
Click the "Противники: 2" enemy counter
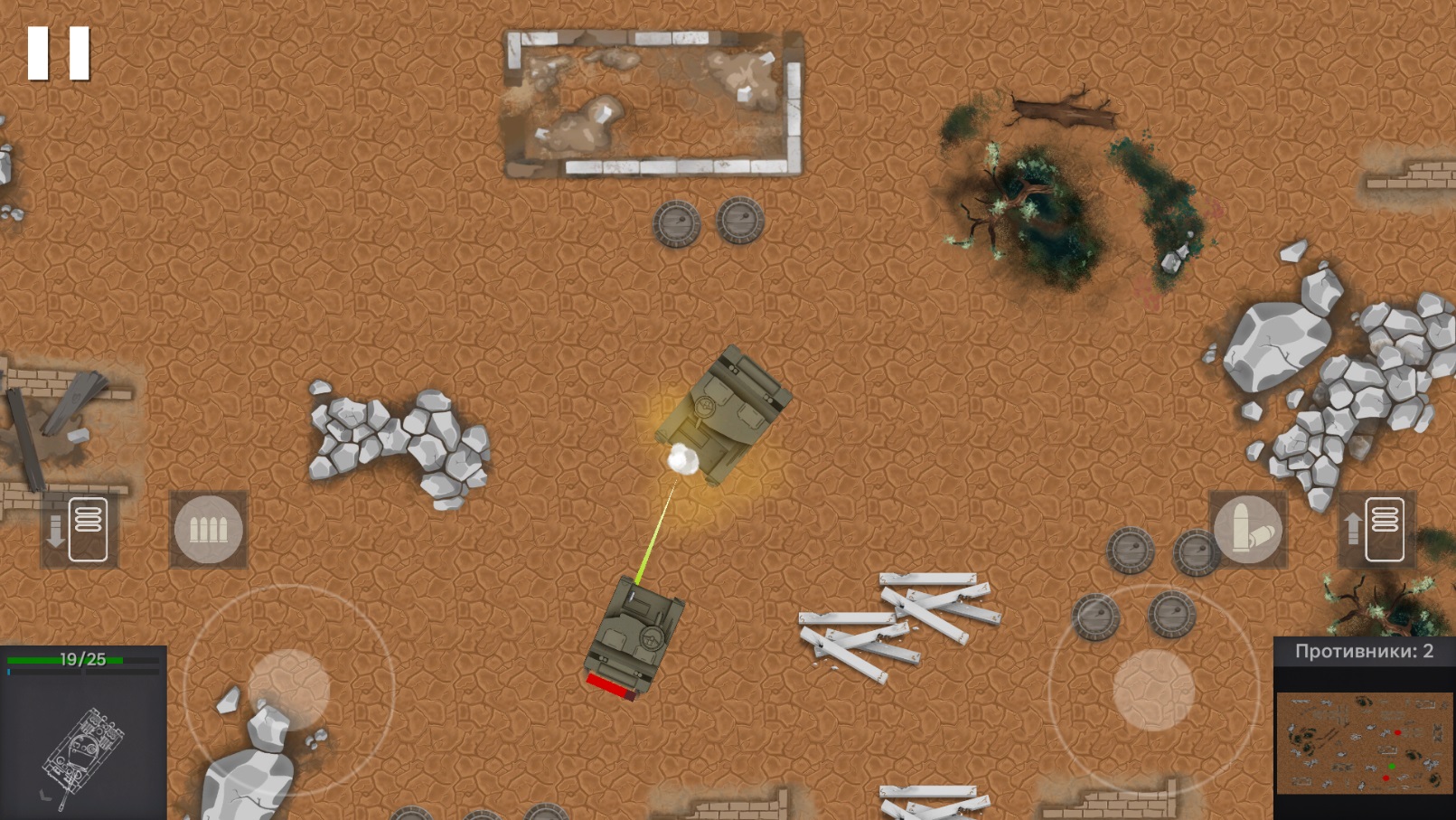point(1363,649)
